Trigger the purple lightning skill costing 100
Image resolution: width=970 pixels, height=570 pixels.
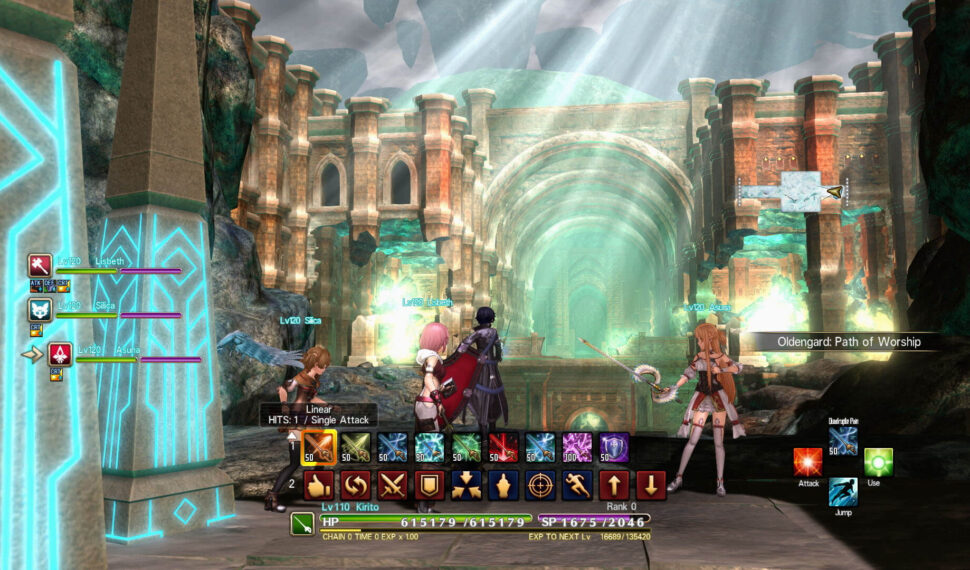point(577,447)
